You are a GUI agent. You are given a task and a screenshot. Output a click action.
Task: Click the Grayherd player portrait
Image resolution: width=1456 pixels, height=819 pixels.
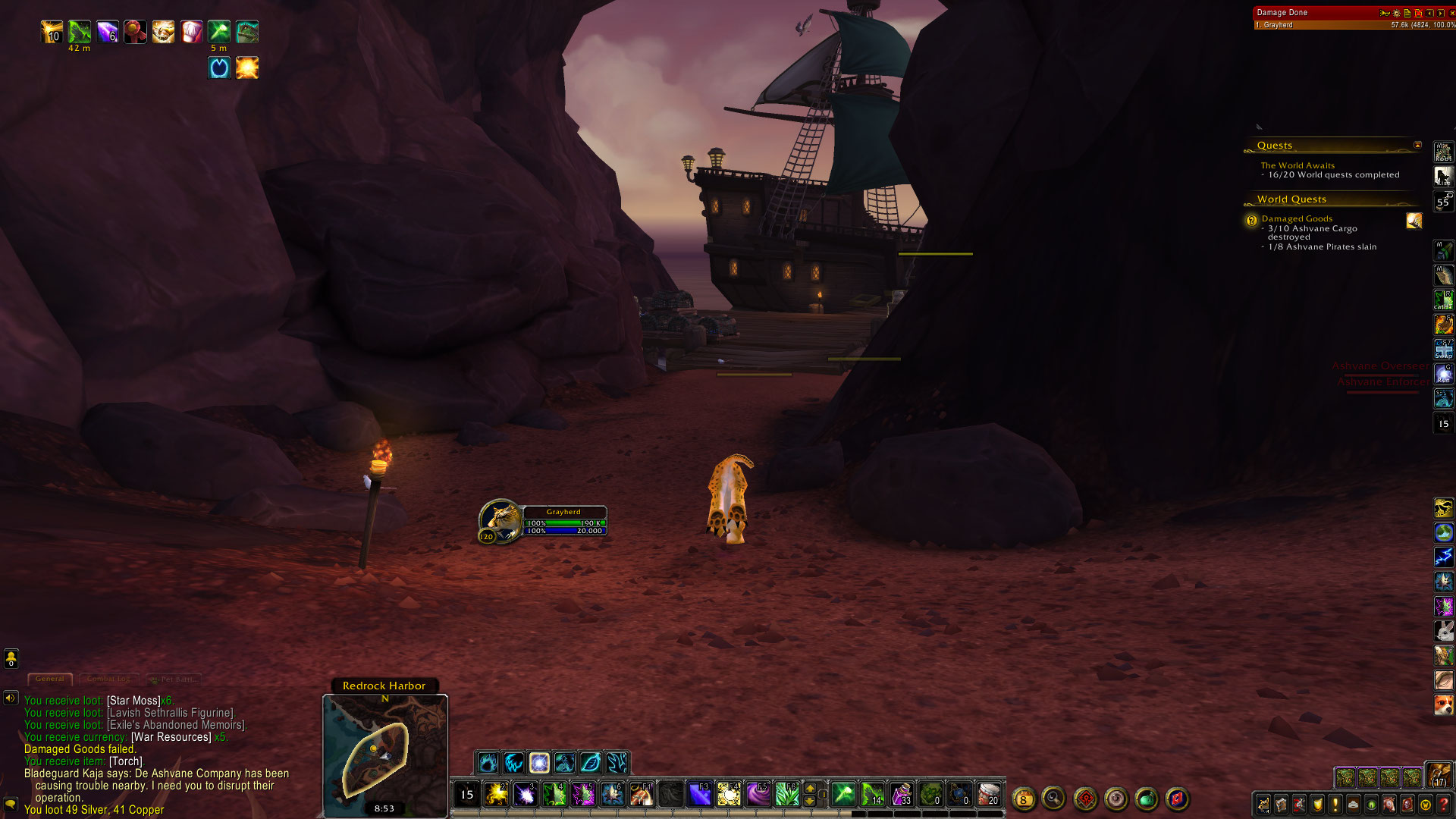click(x=500, y=519)
